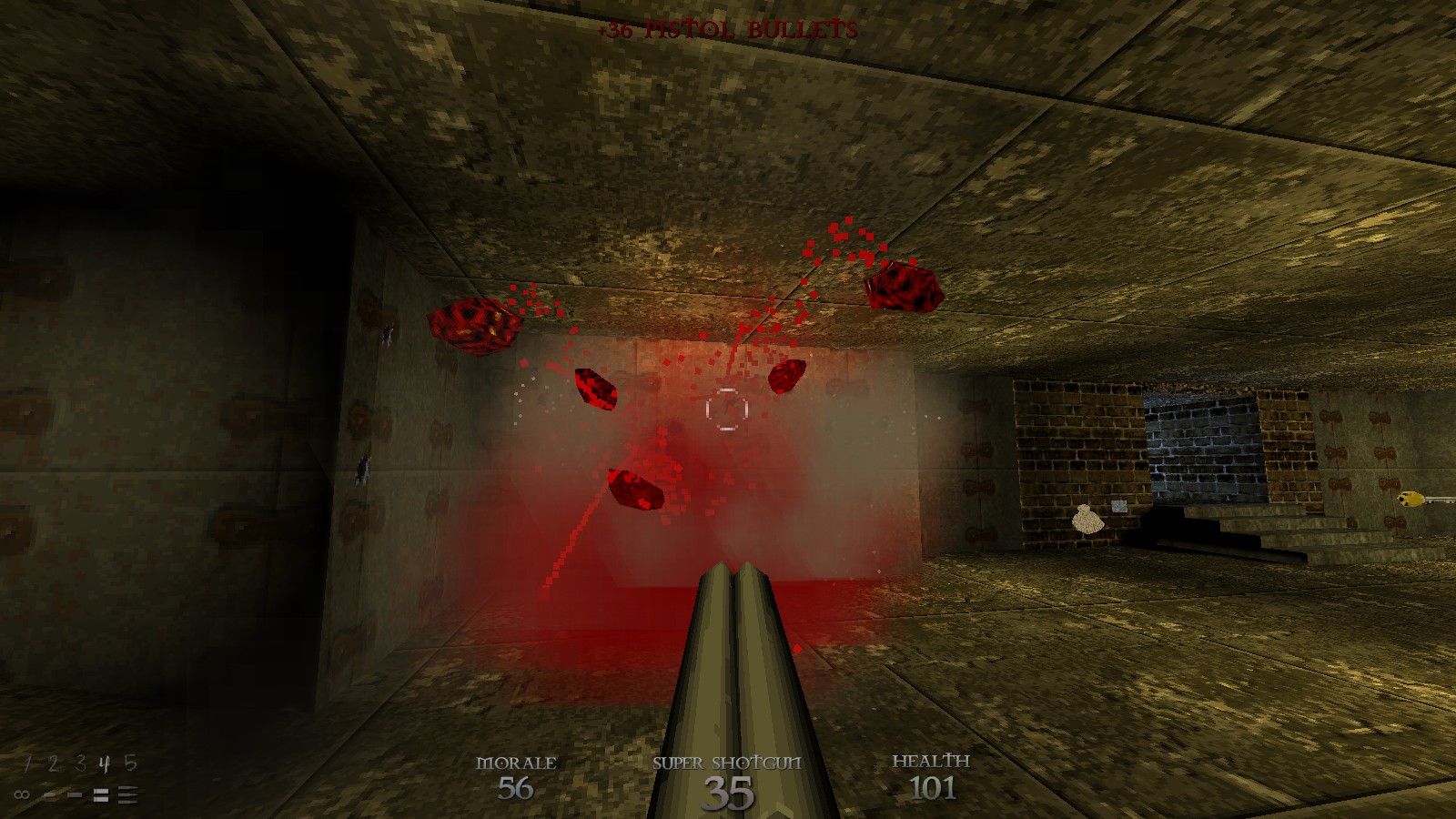
Task: Select weapon slot 3 in the HUD
Action: click(x=79, y=763)
